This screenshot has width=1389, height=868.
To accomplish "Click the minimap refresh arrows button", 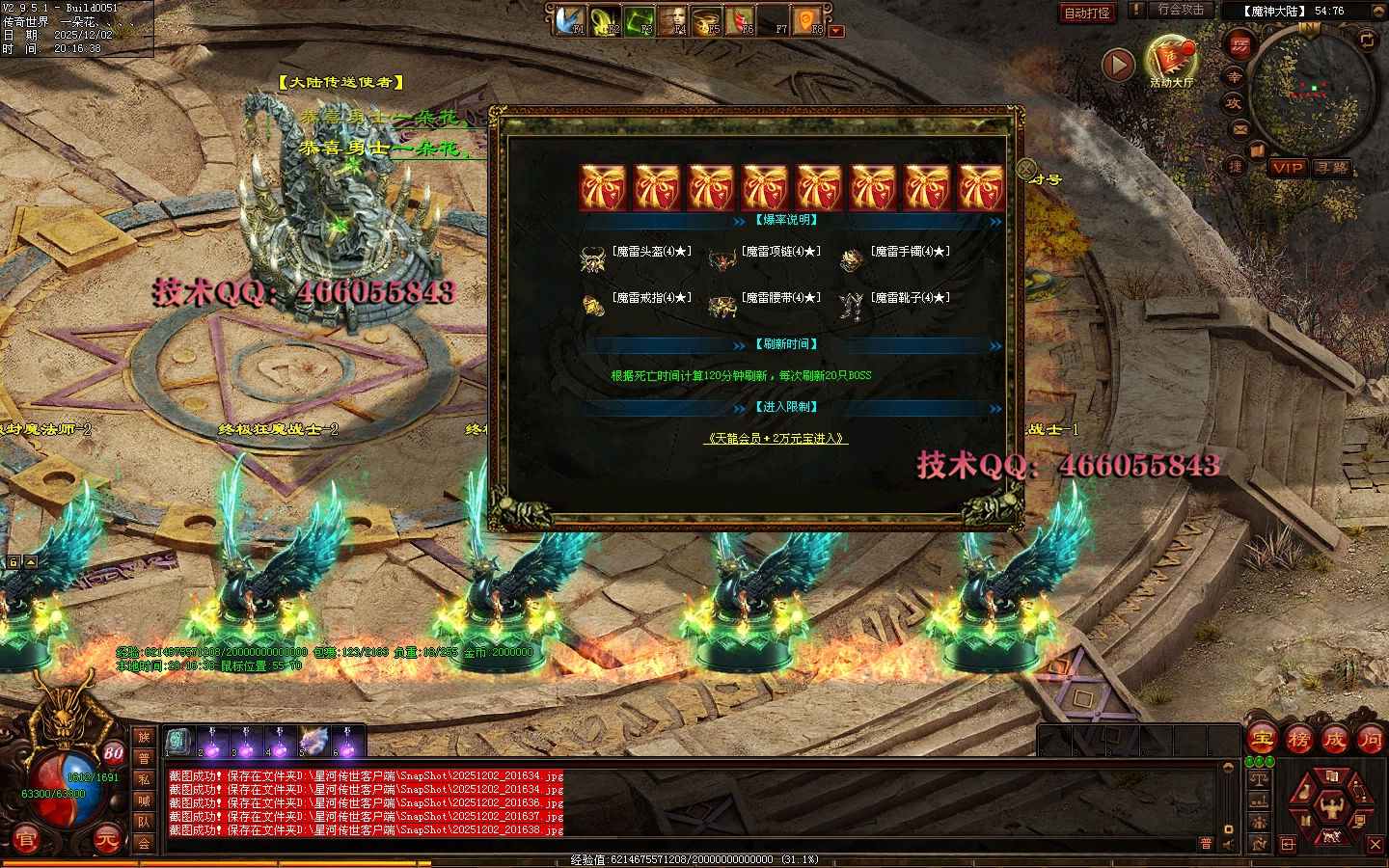I will tap(1367, 40).
